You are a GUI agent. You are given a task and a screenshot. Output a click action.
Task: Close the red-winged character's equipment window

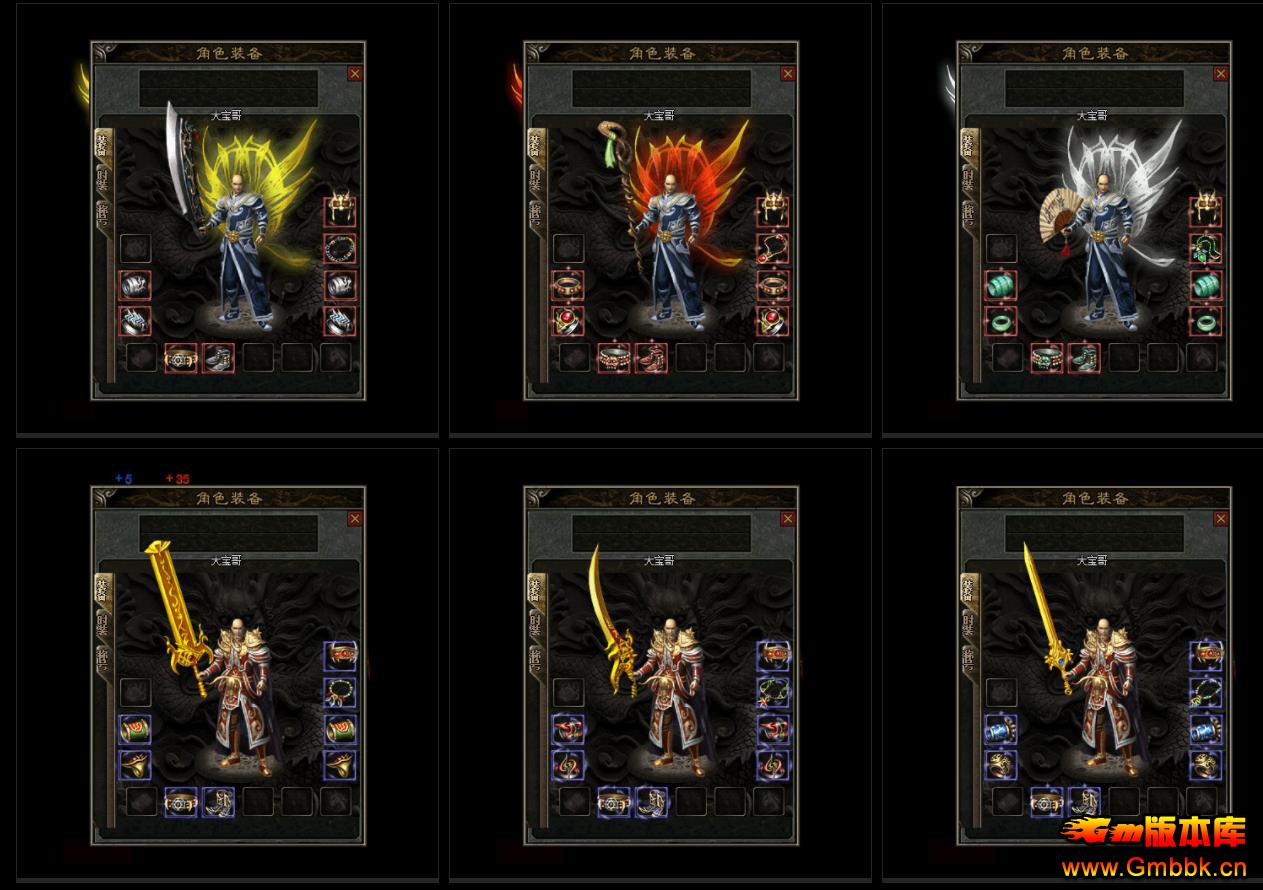pos(788,73)
